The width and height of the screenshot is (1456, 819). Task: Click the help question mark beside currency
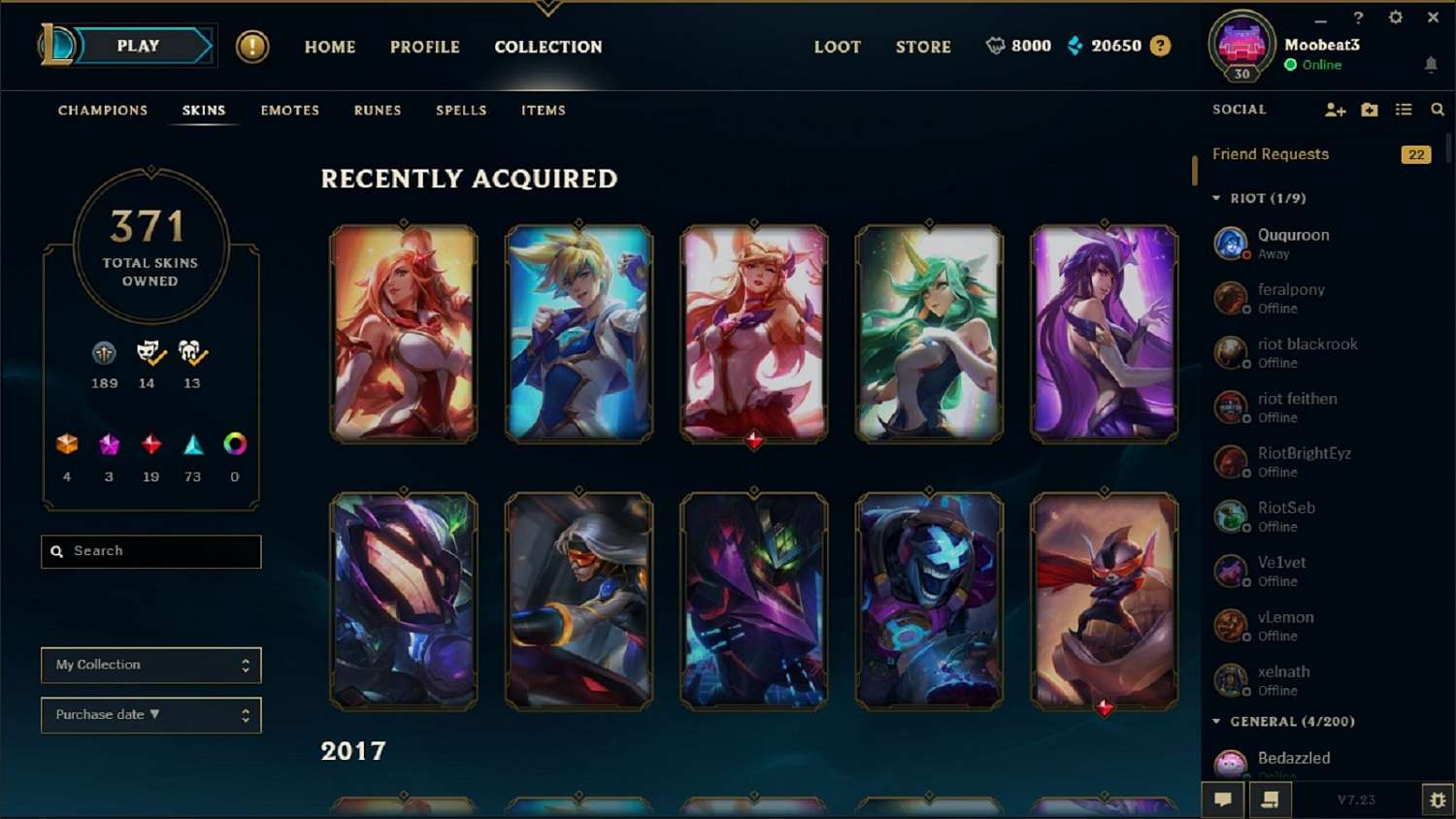(1160, 45)
